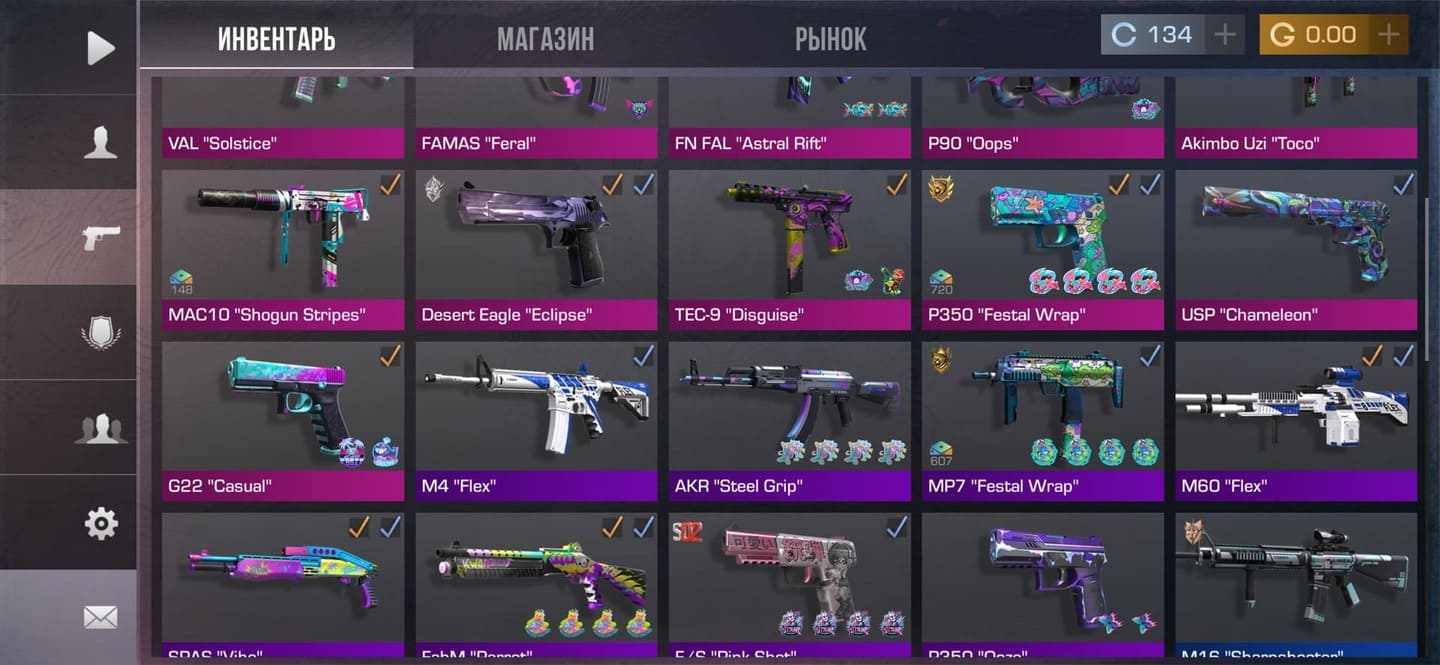Screen dimensions: 1440x665
Task: Open the profile silhouette section
Action: (x=100, y=143)
